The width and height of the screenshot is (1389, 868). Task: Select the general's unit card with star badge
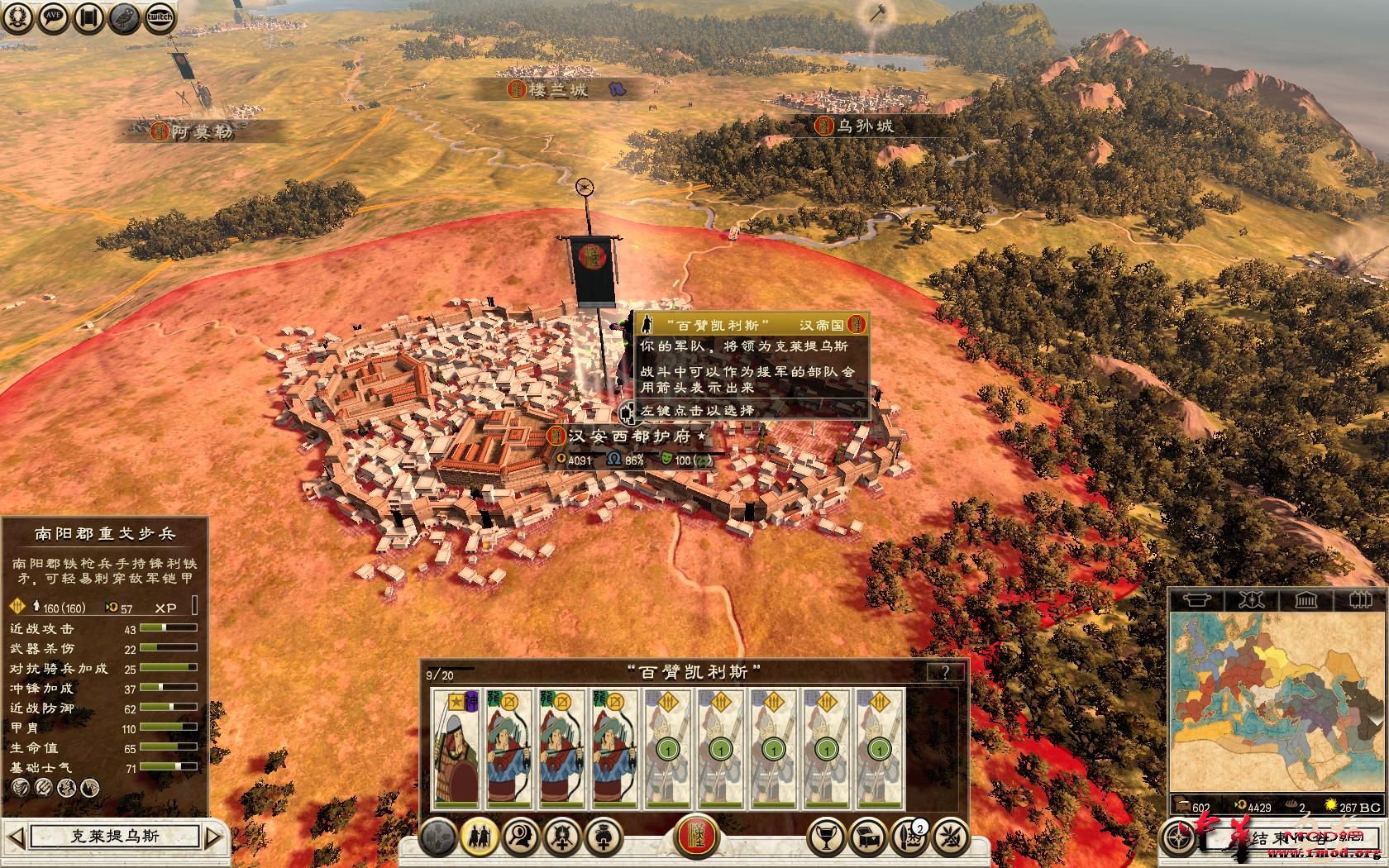tap(456, 748)
